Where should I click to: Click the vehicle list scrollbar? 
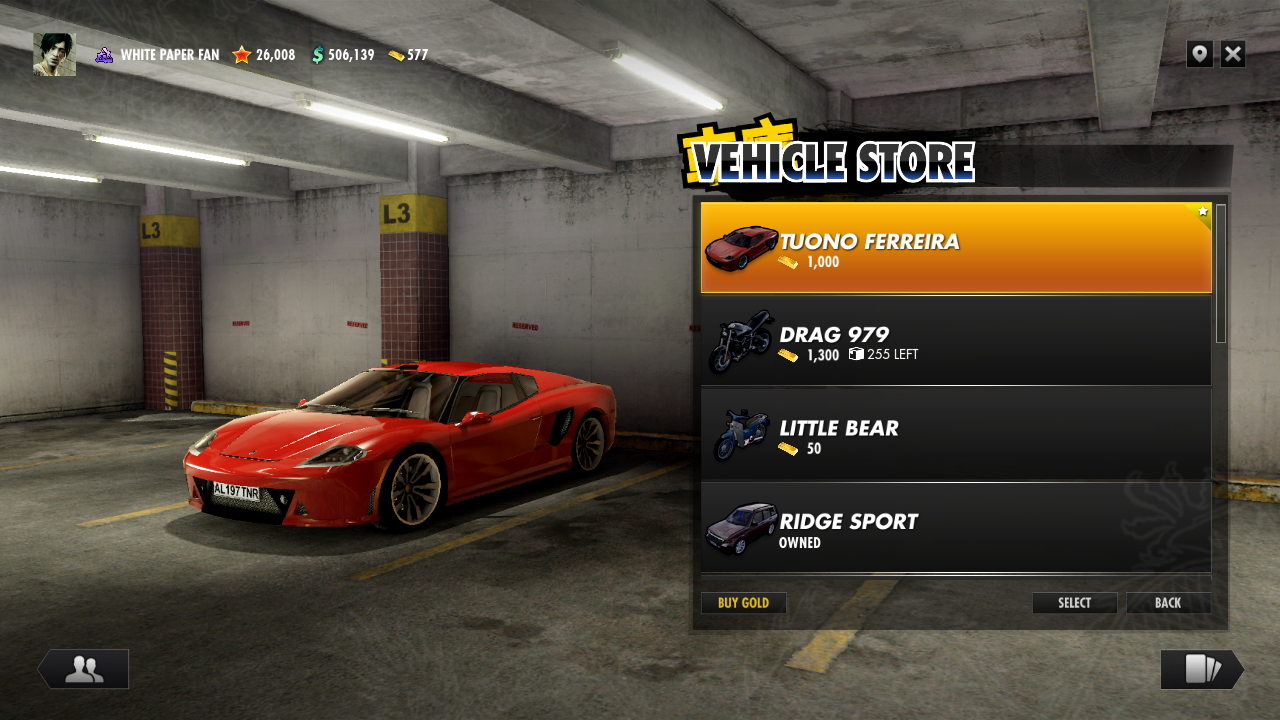[1221, 274]
